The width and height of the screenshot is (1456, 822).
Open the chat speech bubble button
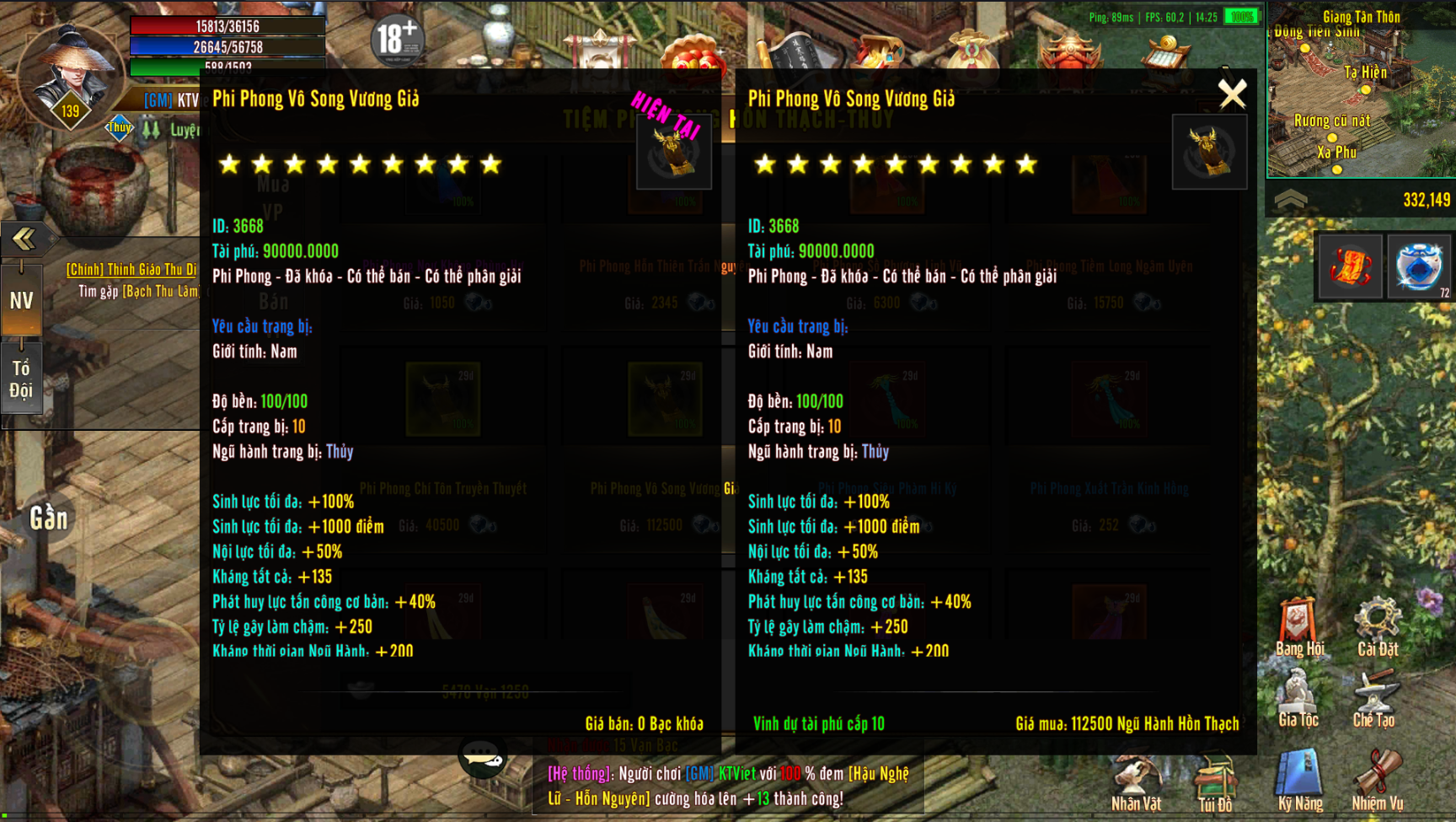tap(483, 757)
